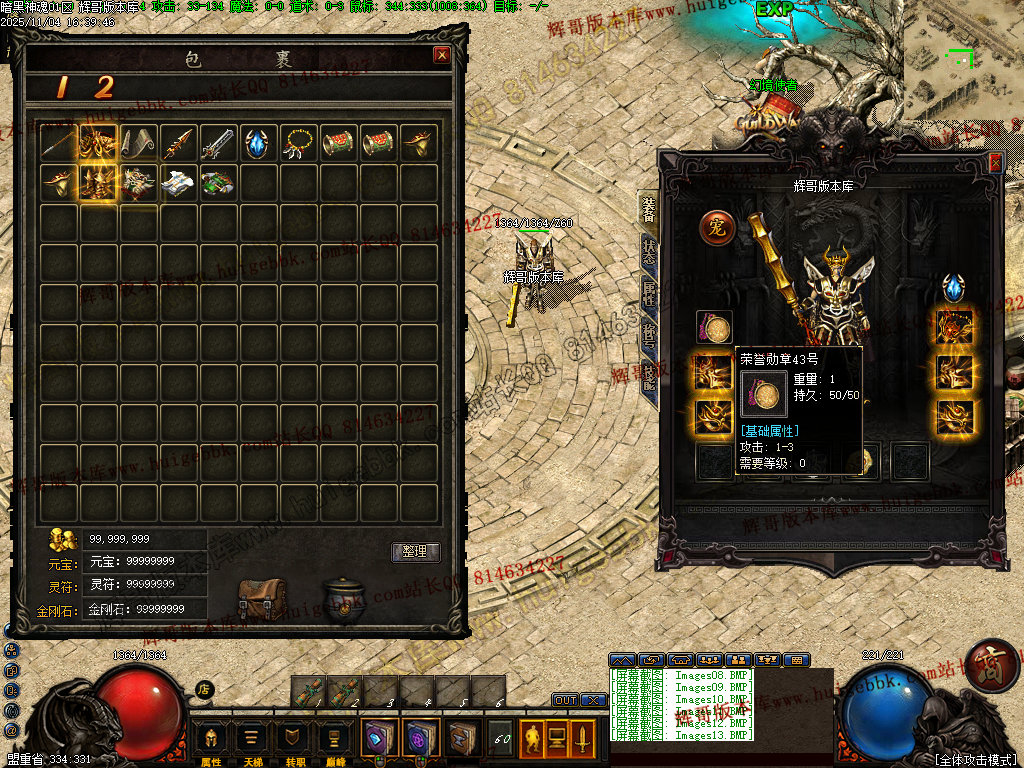1024x768 pixels.
Task: Select the silver greatsword in the bag
Action: tap(219, 143)
